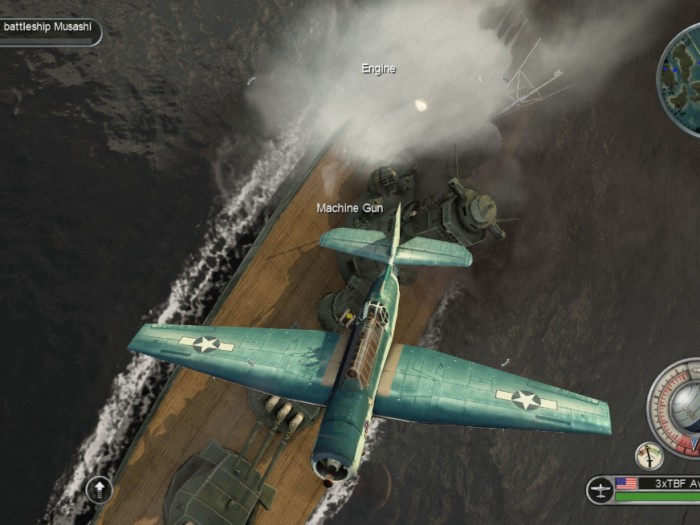Target the Machine Gun label marker
Image resolution: width=700 pixels, height=525 pixels.
click(x=350, y=208)
